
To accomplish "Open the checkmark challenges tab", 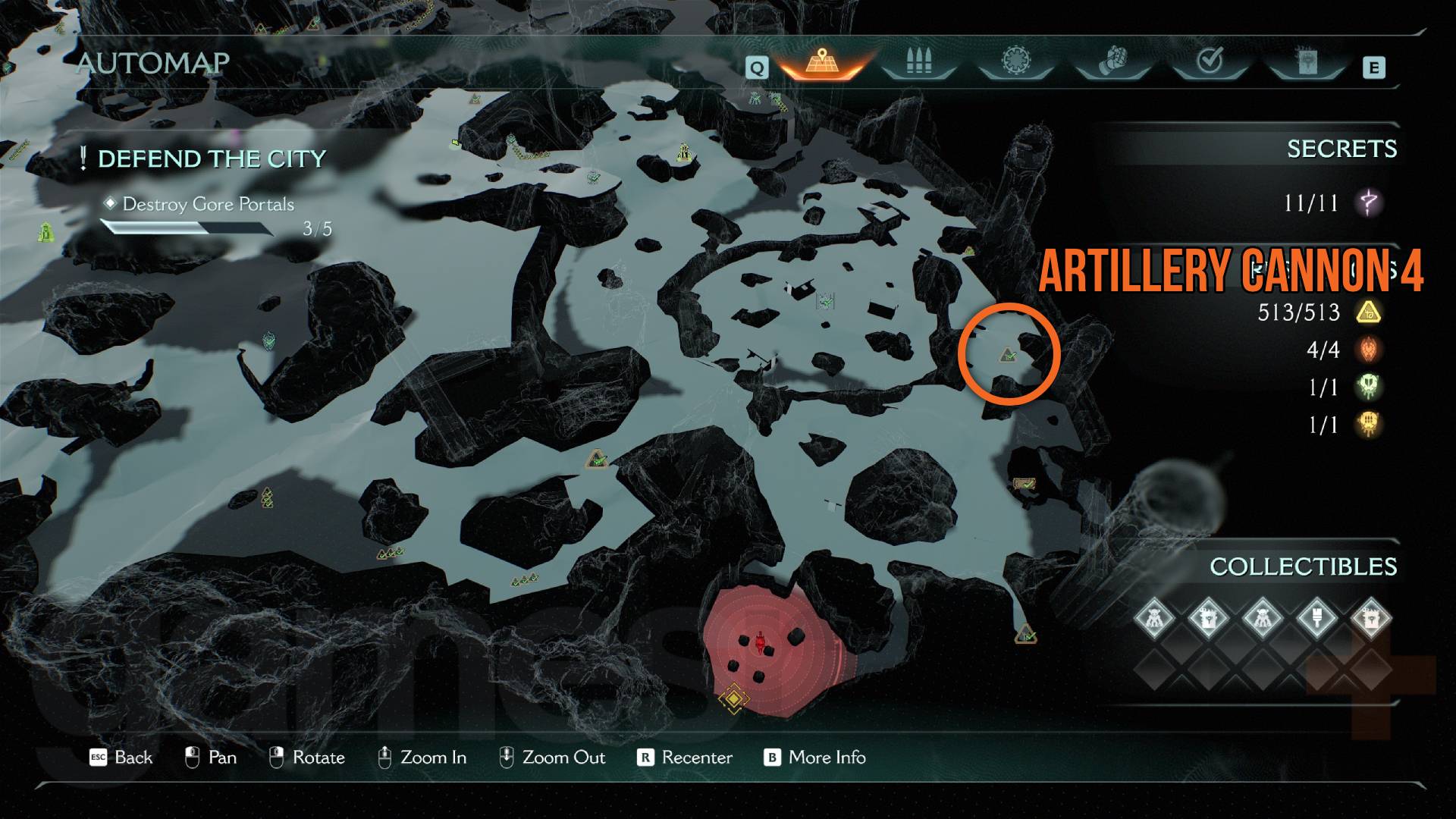I will 1209,62.
